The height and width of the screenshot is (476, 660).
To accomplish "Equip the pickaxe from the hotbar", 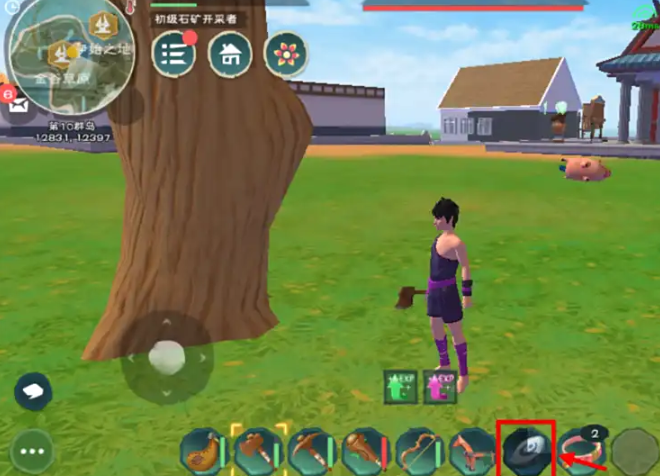I will tap(311, 451).
